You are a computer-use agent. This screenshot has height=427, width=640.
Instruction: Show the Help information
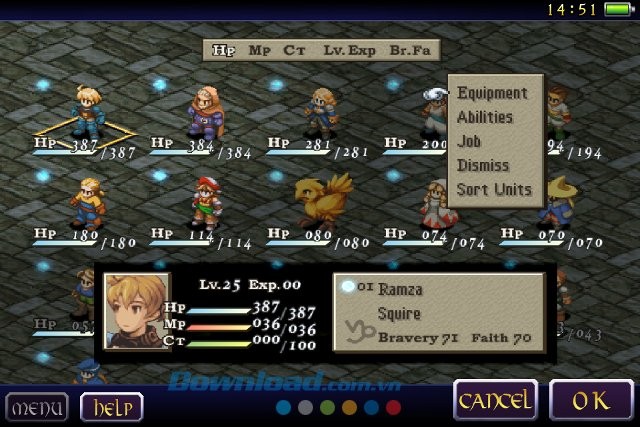pos(111,407)
